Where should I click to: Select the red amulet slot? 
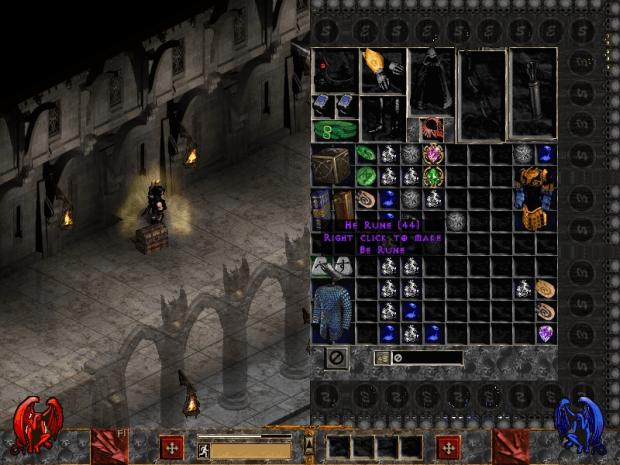click(x=431, y=129)
